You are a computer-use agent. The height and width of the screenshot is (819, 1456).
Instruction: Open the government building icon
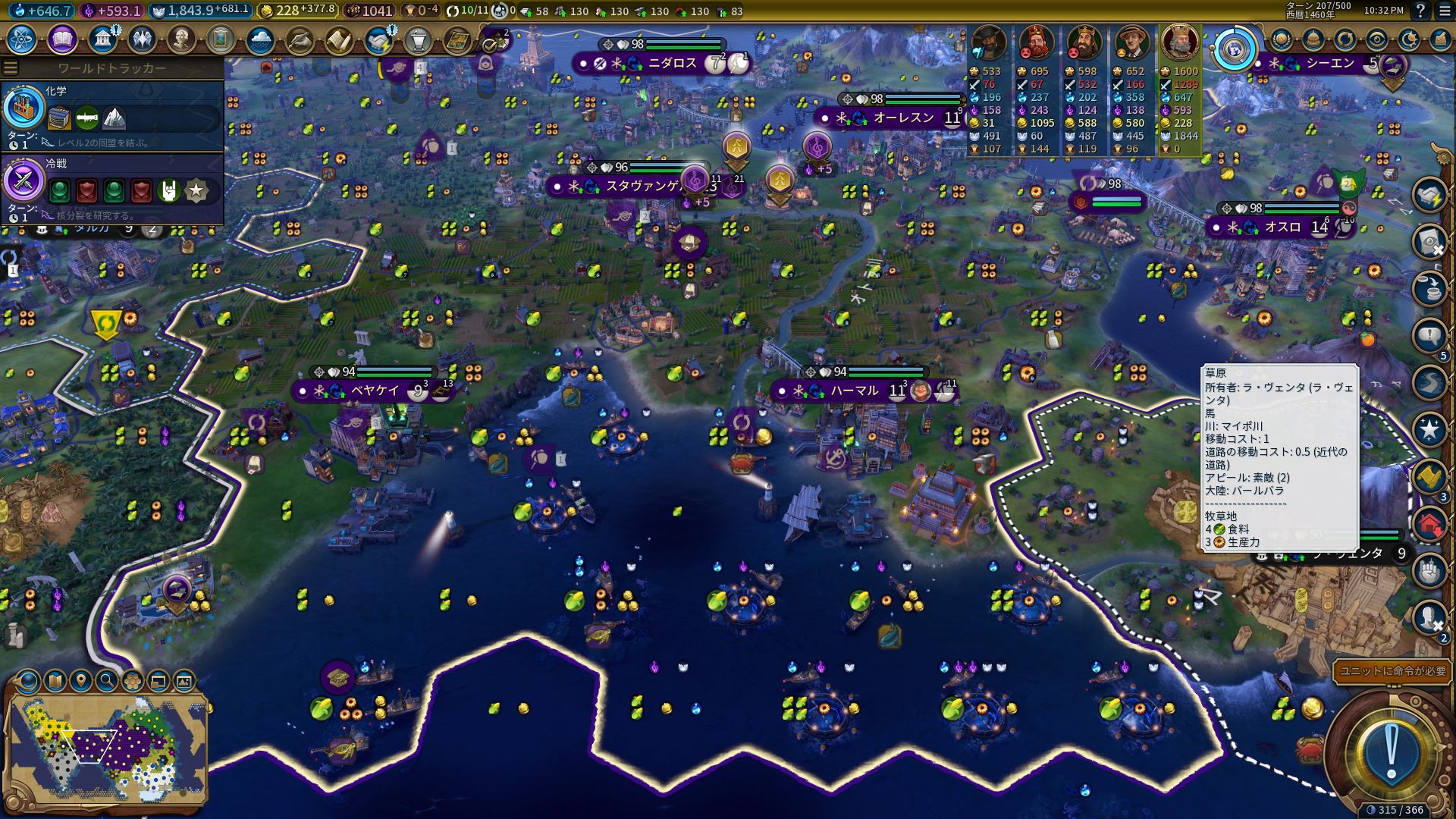click(102, 39)
